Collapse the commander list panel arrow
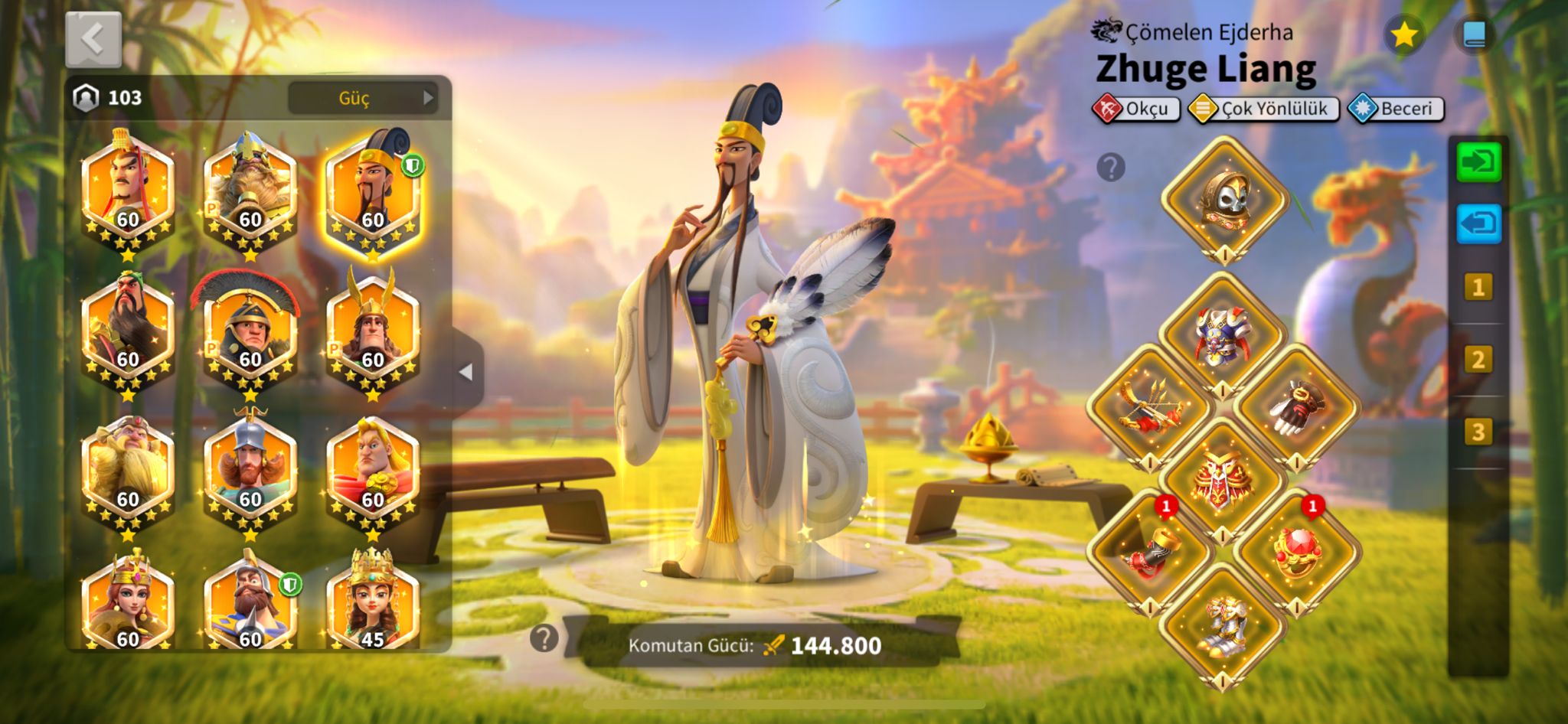Viewport: 1568px width, 724px height. coord(465,372)
